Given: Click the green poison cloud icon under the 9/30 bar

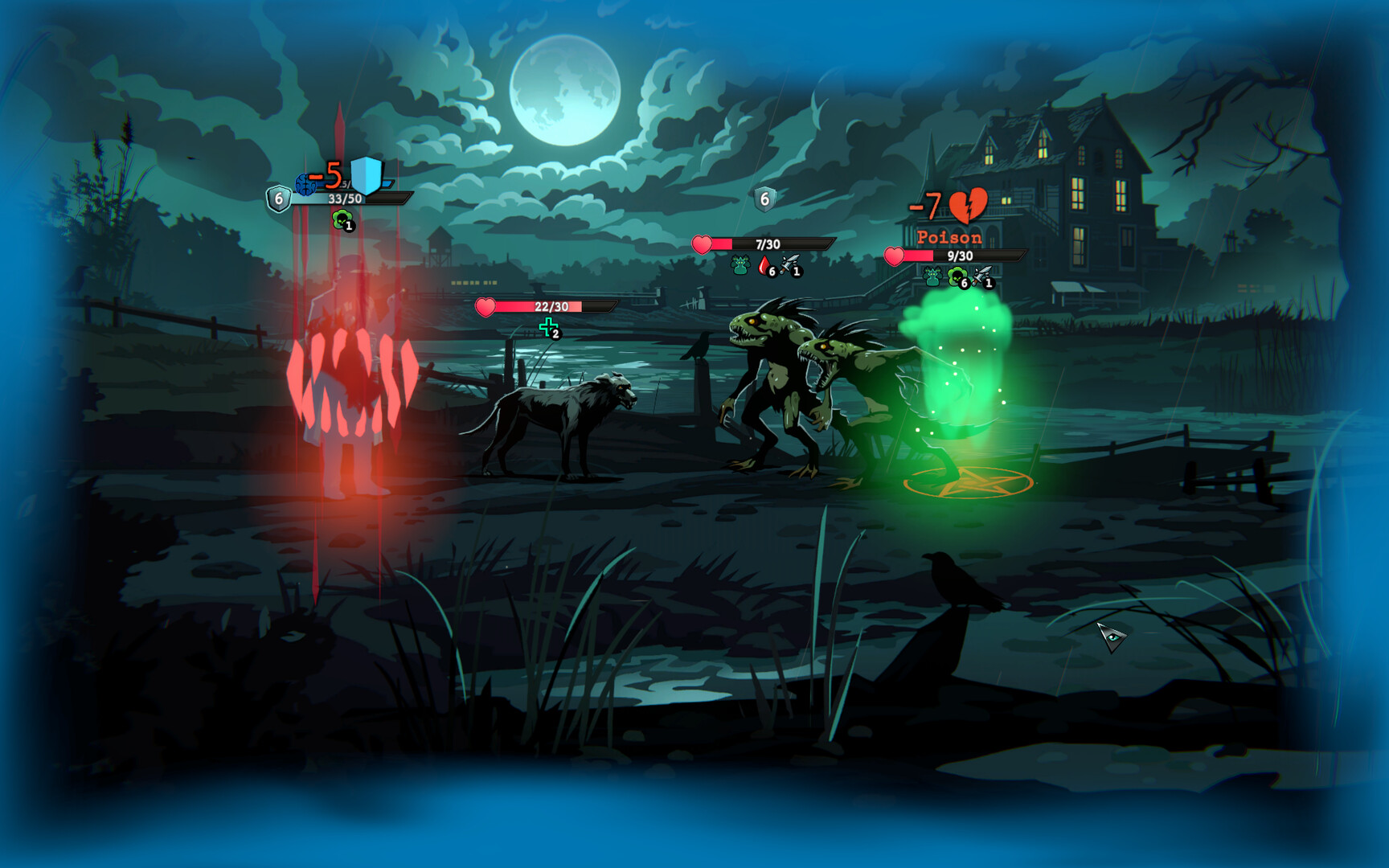Looking at the screenshot, I should 958,276.
